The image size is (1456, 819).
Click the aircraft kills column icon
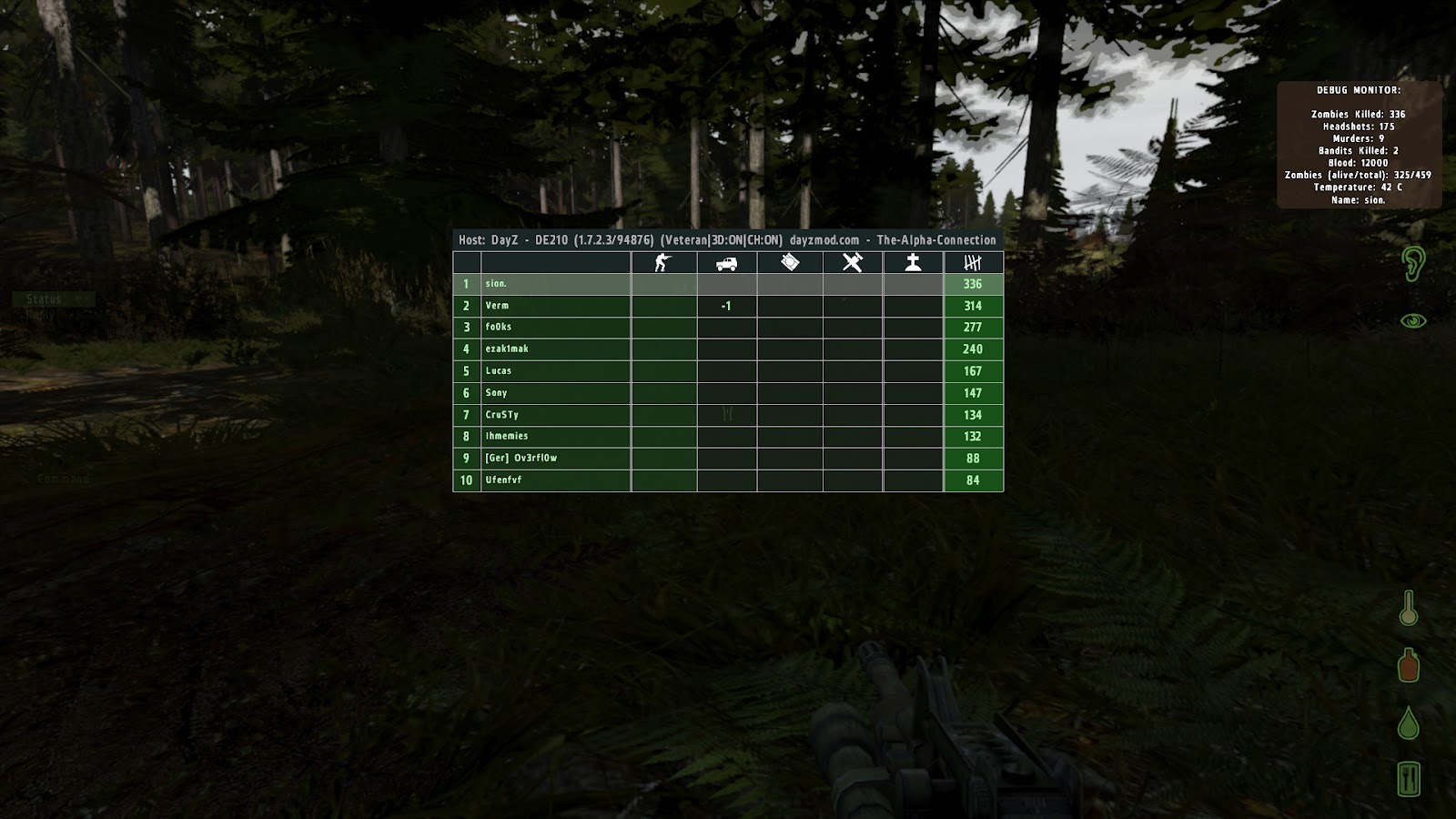tap(851, 261)
